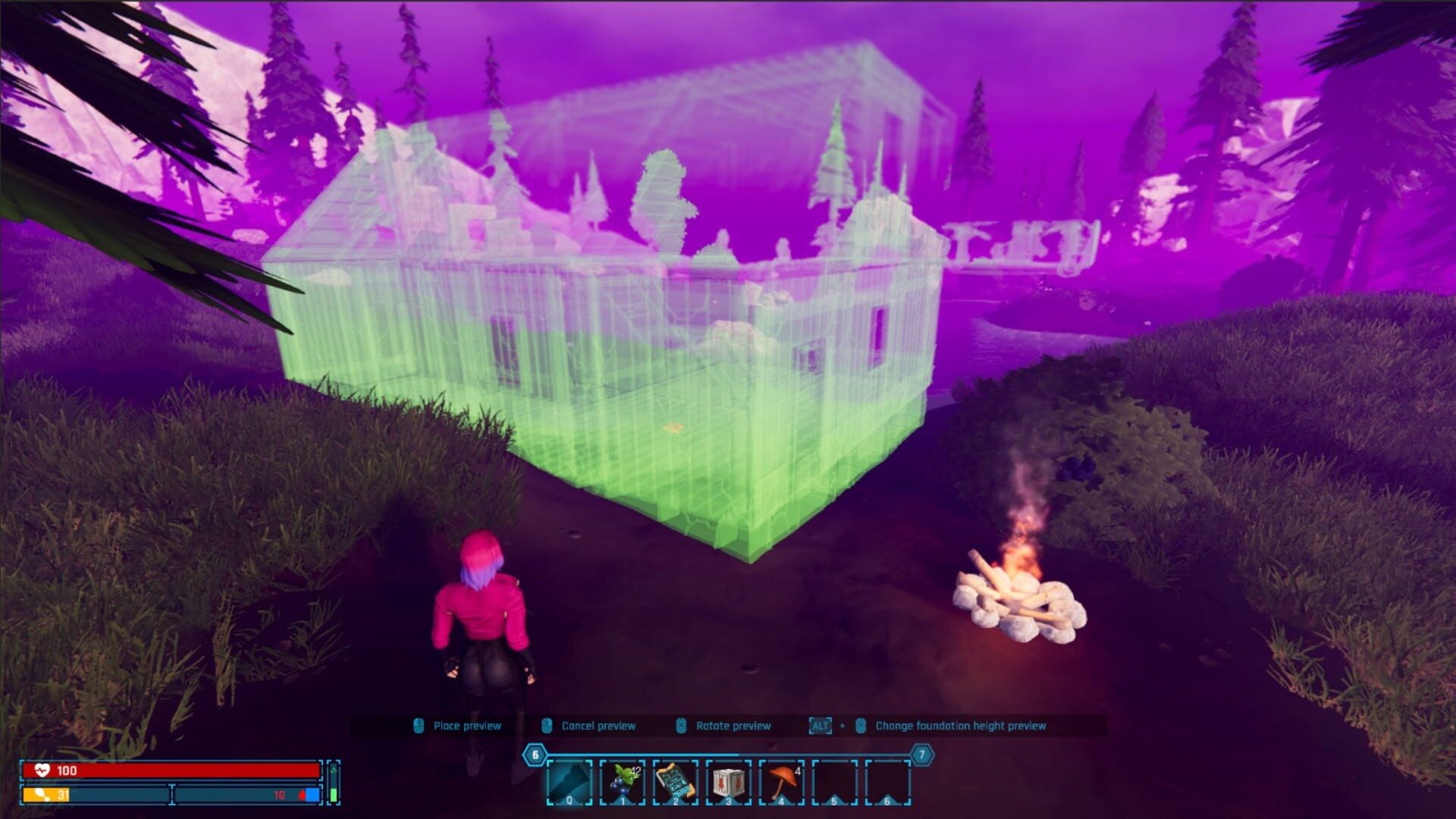Click the Cancel preview hint label
1456x819 pixels.
click(x=598, y=724)
